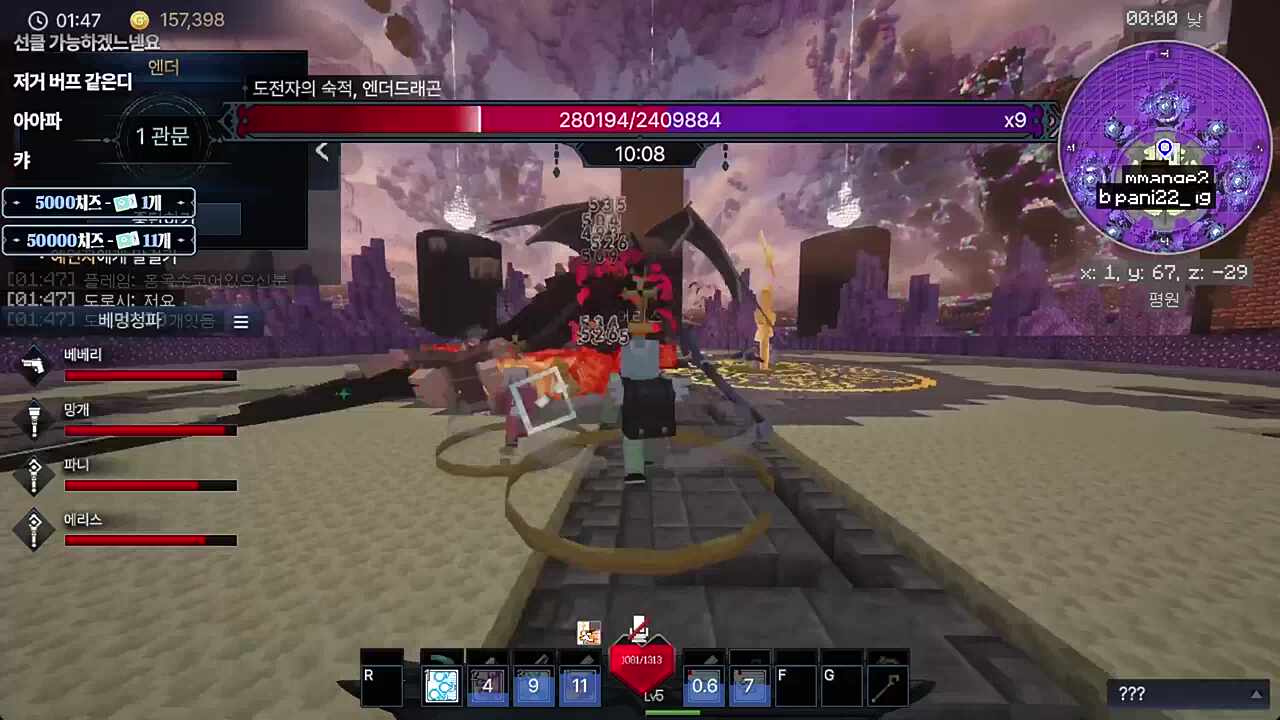The width and height of the screenshot is (1280, 720).
Task: Select the skill slot showing cooldown 11
Action: click(580, 685)
